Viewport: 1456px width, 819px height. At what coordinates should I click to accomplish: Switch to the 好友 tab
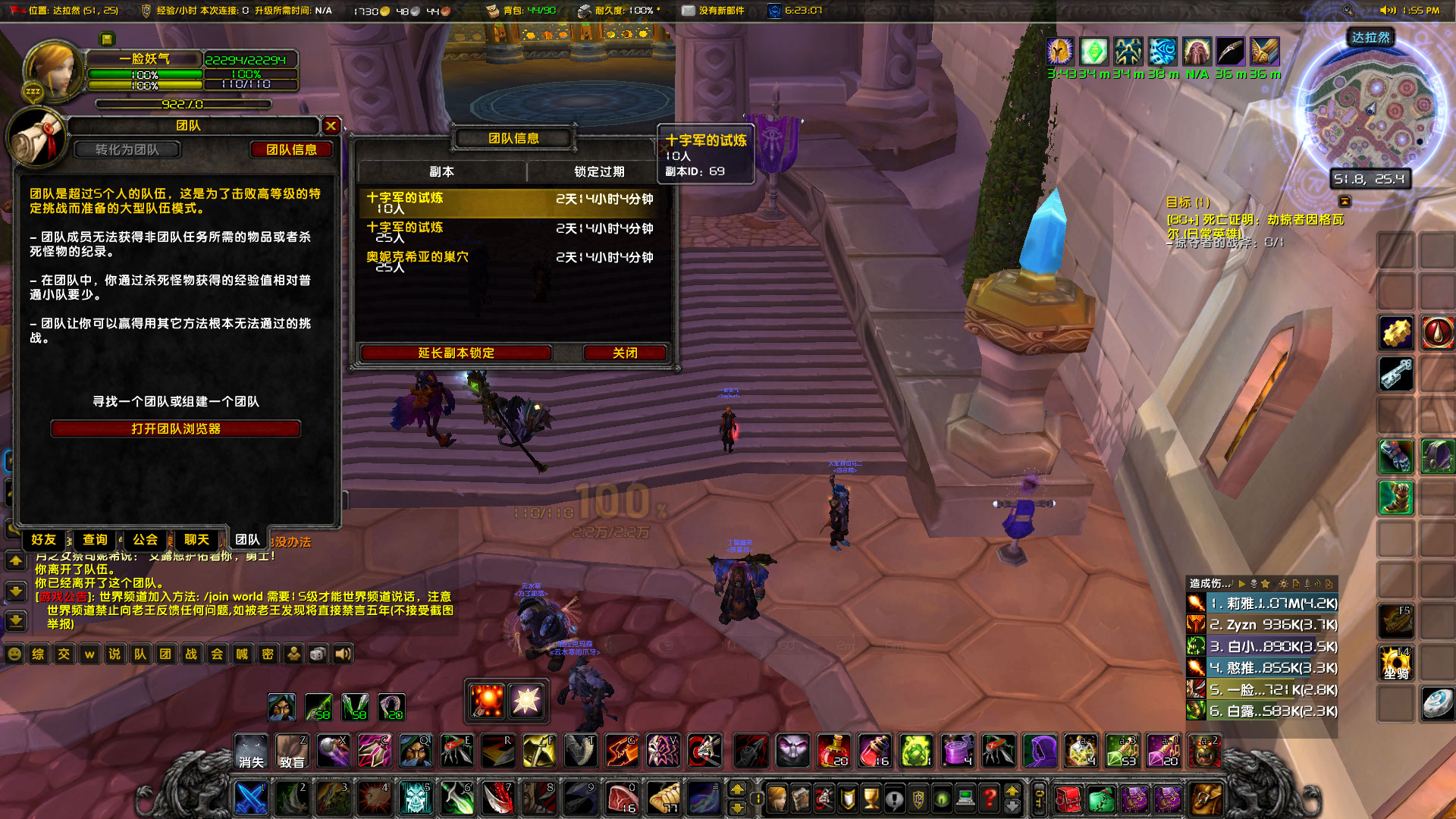coord(43,540)
